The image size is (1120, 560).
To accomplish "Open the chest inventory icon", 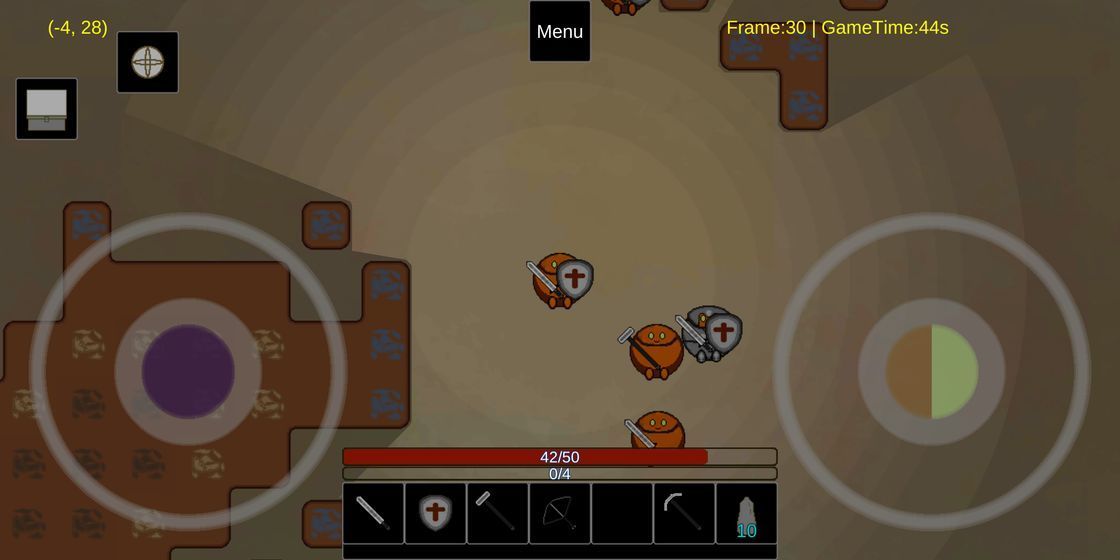I will (46, 109).
